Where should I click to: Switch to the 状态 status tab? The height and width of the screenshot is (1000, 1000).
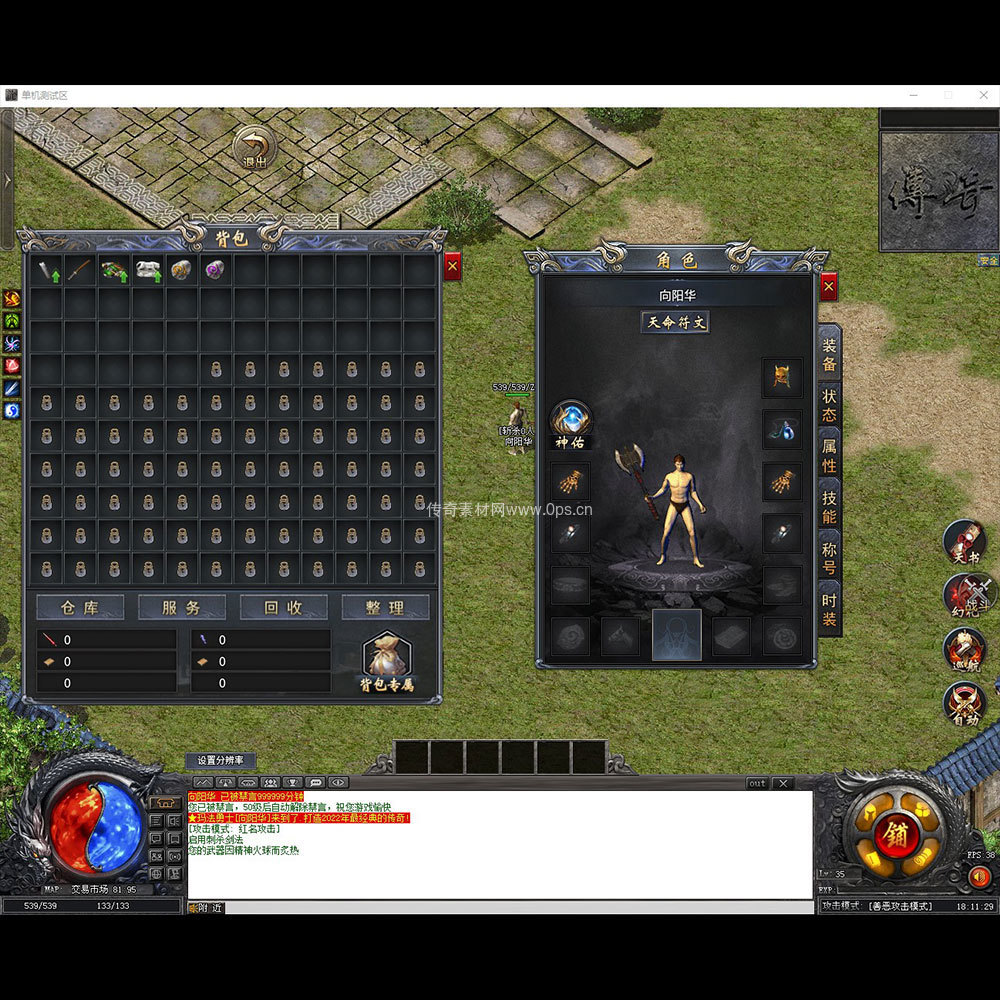click(829, 403)
